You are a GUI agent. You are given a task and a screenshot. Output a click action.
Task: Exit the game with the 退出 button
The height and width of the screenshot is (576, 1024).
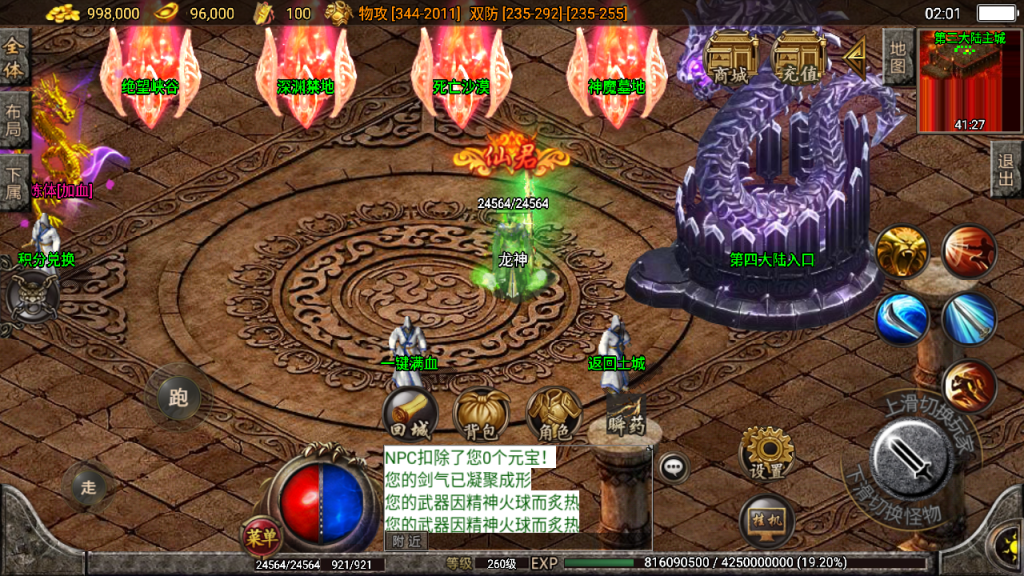point(1006,168)
